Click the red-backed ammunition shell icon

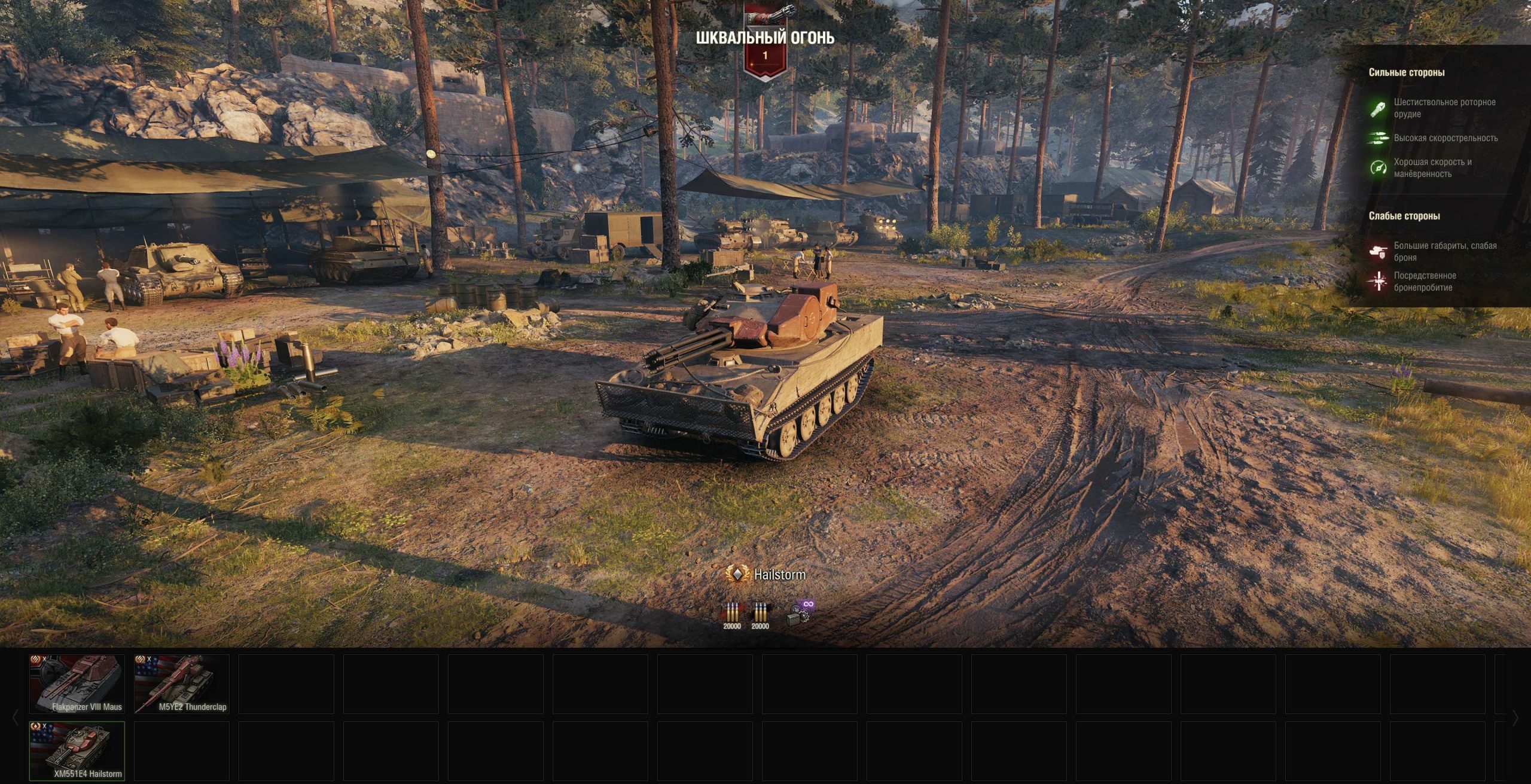click(731, 614)
